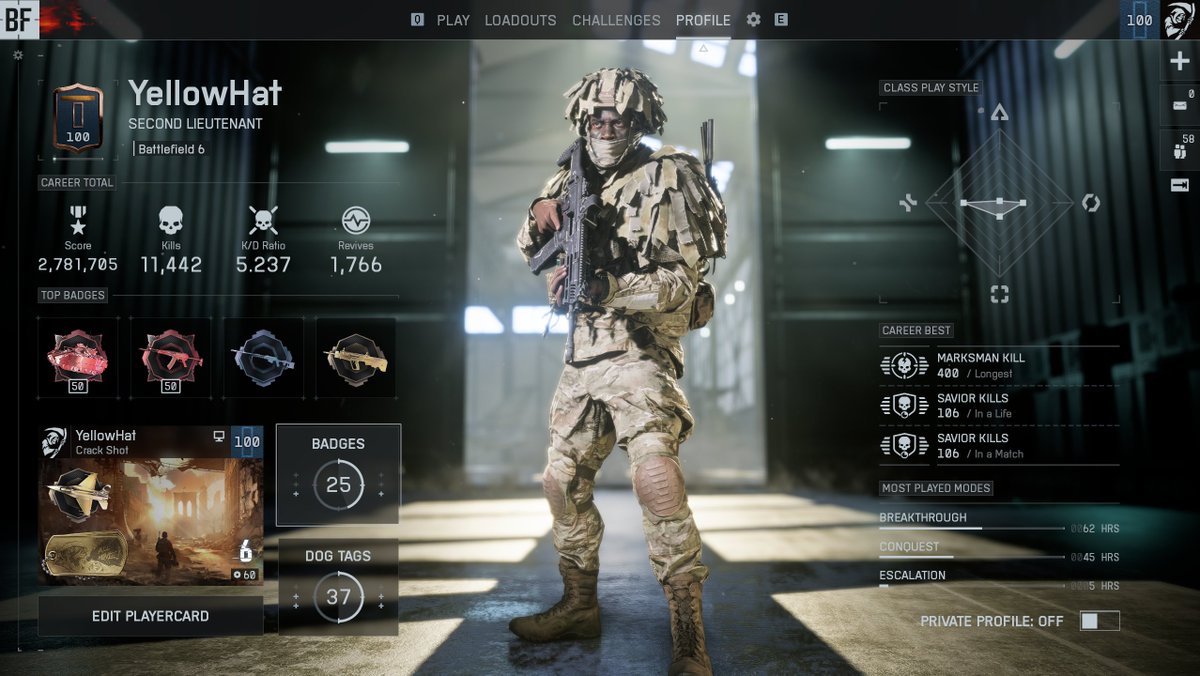Viewport: 1200px width, 676px height.
Task: Go to the Challenges tab
Action: (616, 20)
